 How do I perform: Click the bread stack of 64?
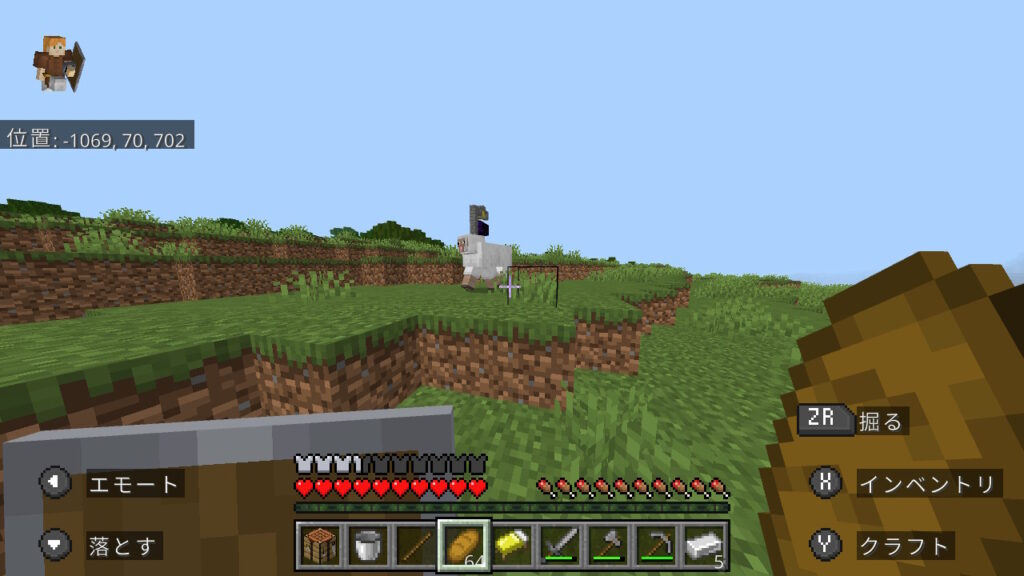click(x=463, y=546)
